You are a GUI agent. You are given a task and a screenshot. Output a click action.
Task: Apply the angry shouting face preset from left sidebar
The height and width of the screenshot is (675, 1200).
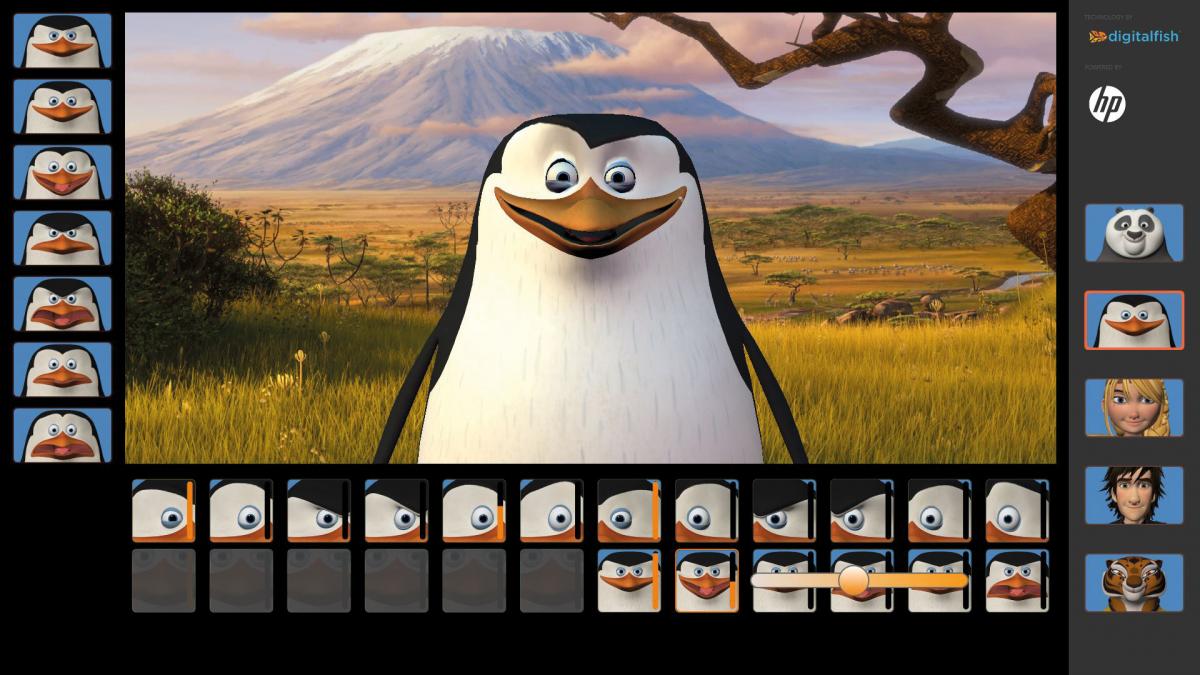coord(62,304)
